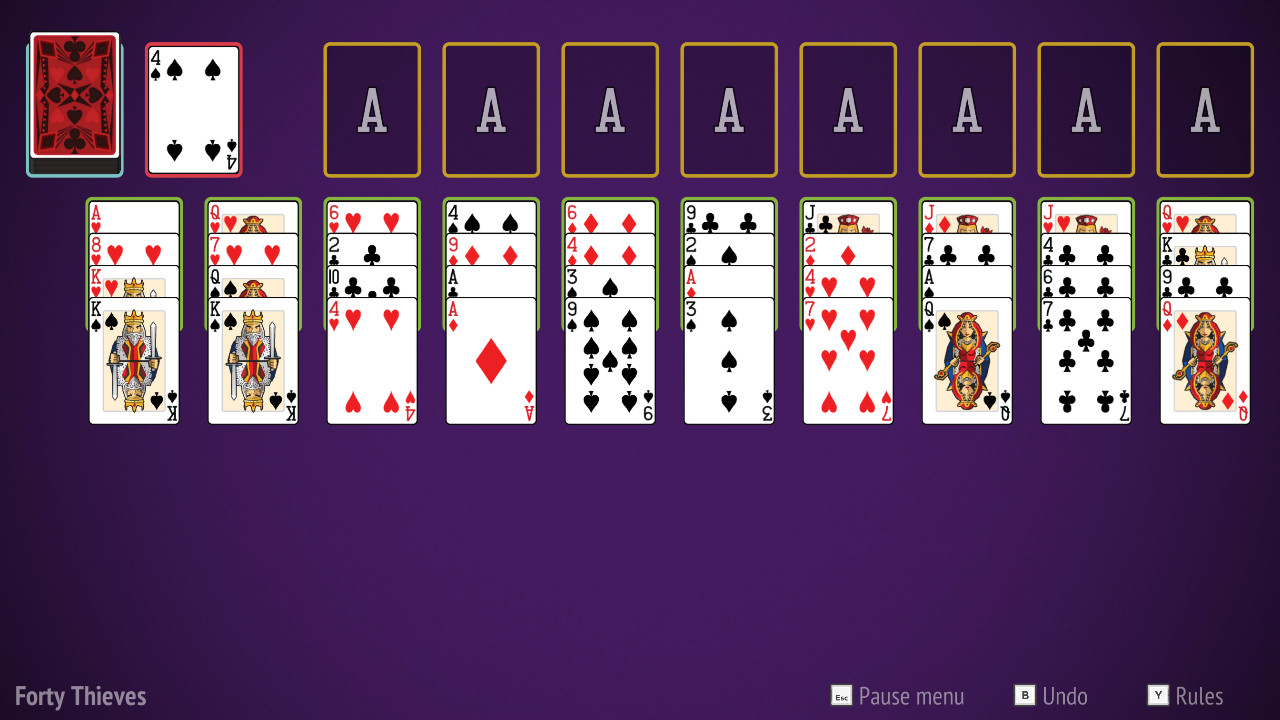This screenshot has width=1280, height=720.
Task: Click the leftmost empty Ace foundation slot
Action: point(371,107)
